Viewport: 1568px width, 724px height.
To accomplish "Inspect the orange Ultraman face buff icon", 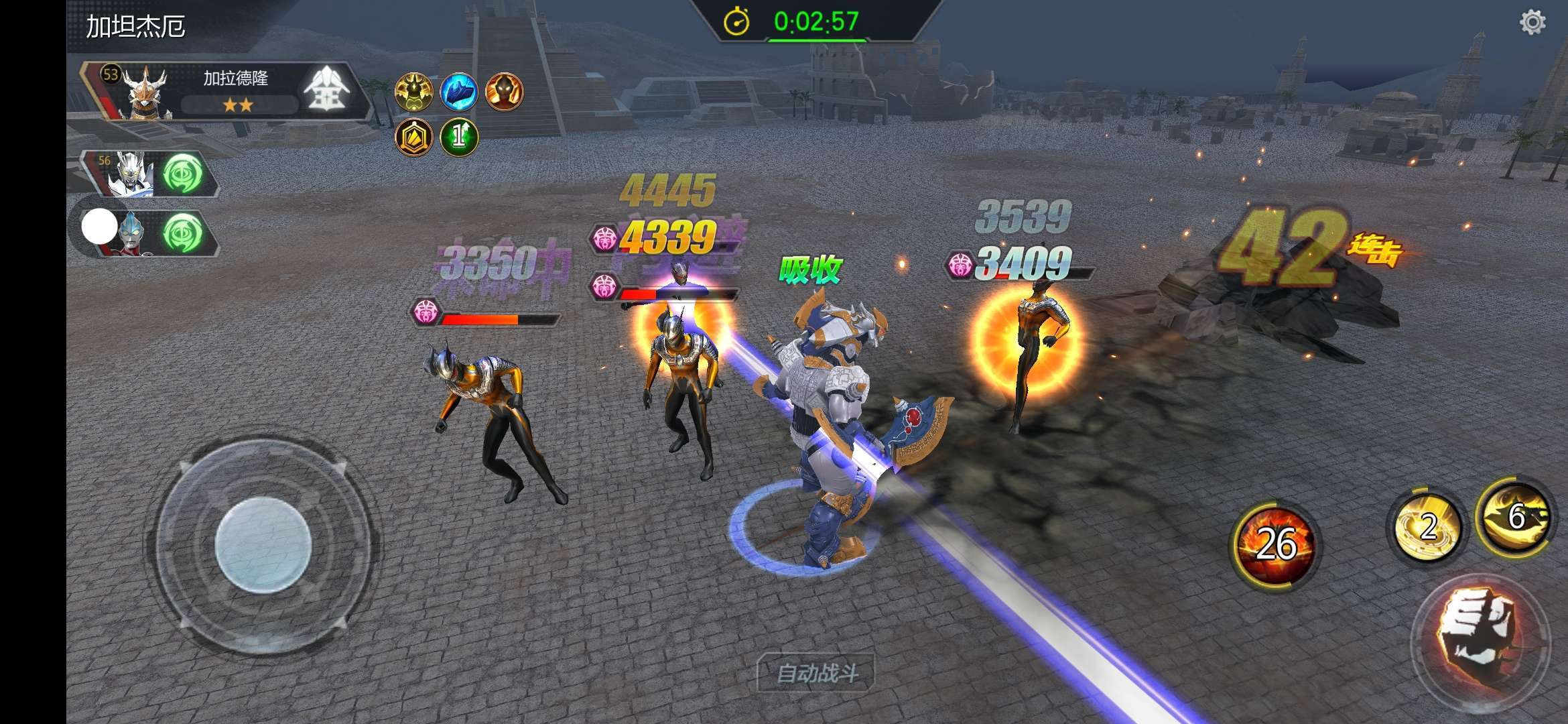I will click(504, 92).
